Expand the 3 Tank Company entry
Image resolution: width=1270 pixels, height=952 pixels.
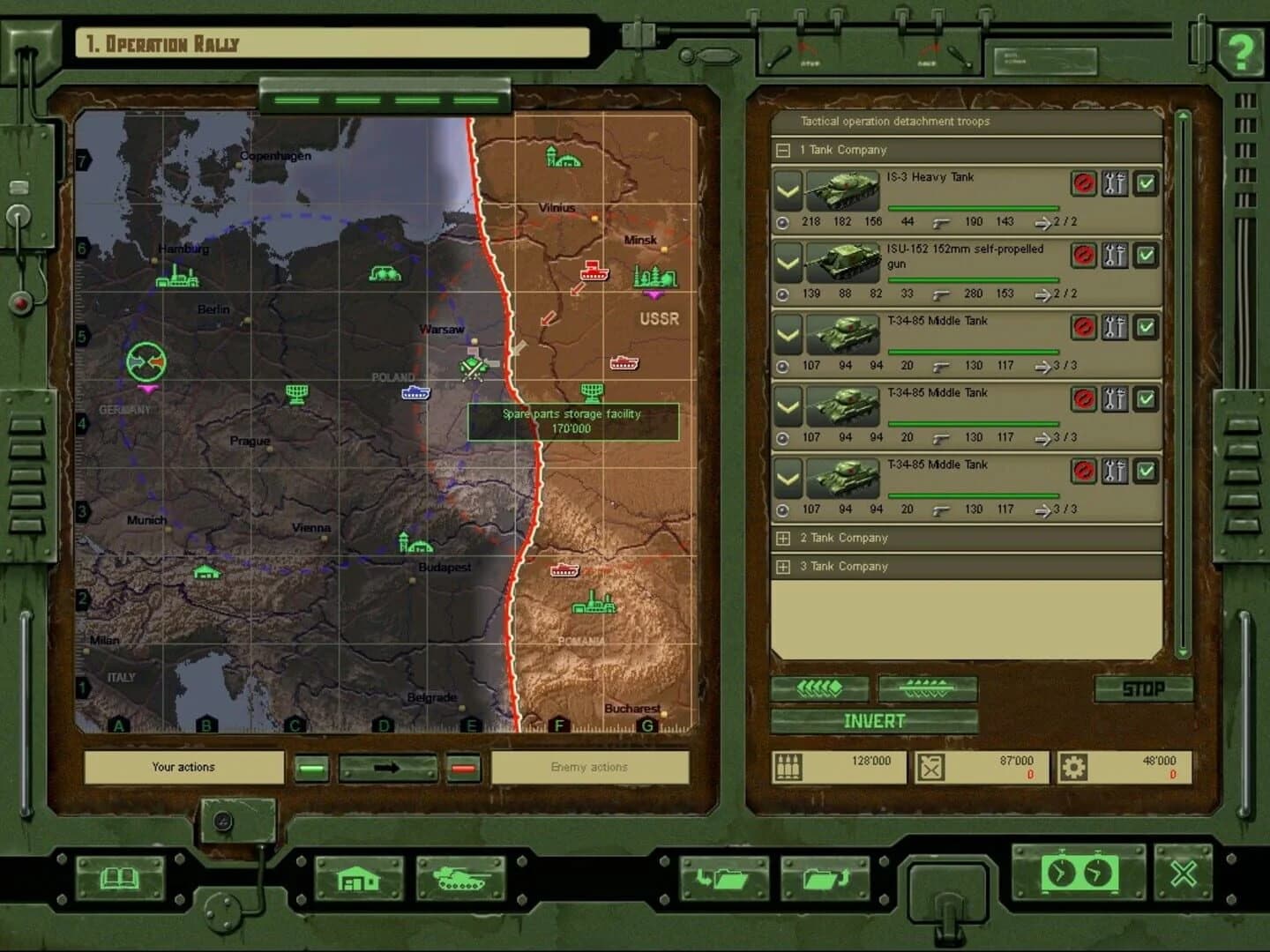pos(784,567)
